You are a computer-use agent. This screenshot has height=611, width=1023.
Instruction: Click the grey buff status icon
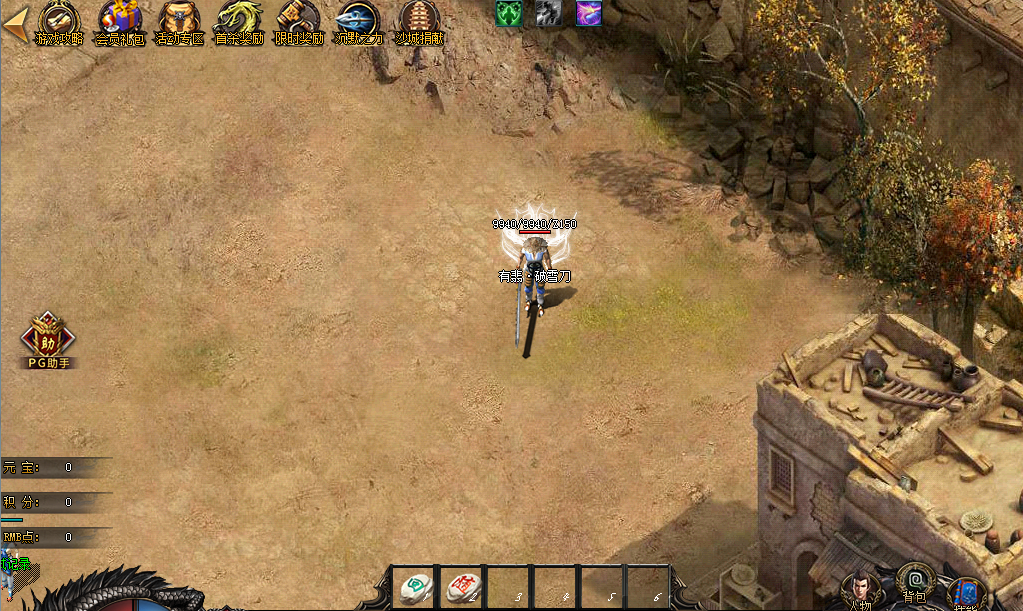pos(548,12)
